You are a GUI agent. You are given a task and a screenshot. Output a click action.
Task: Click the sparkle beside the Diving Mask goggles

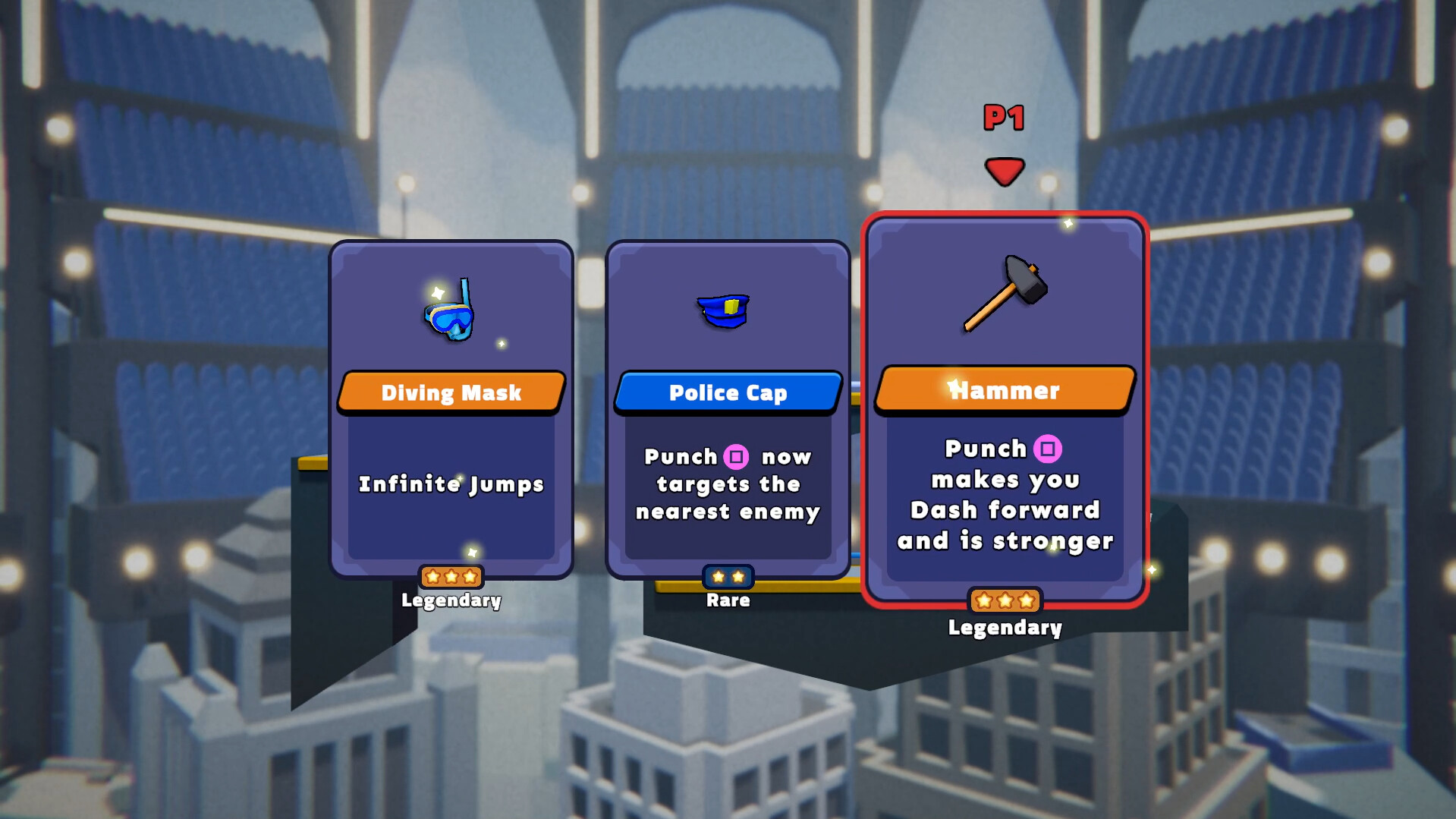[502, 342]
